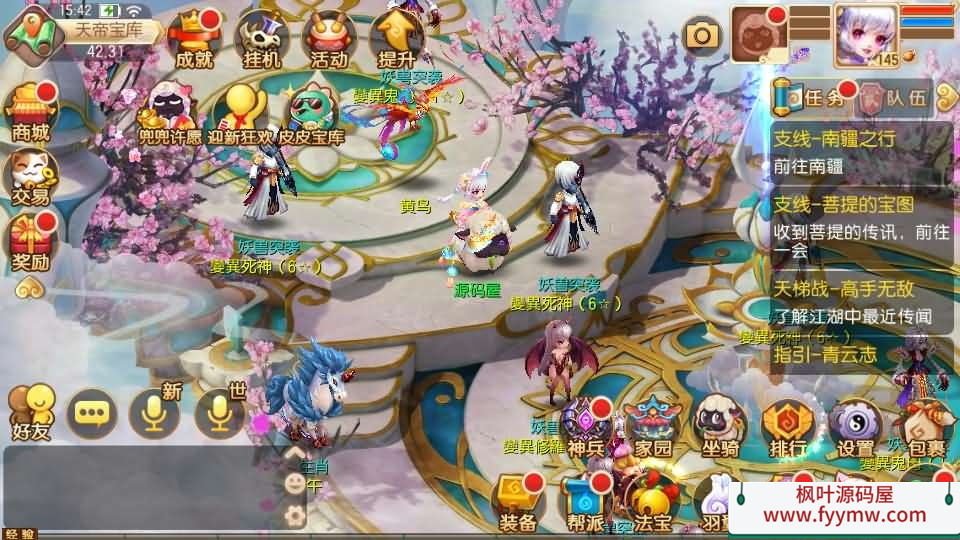Open the 兜兜许愿 wish event

pos(169,112)
